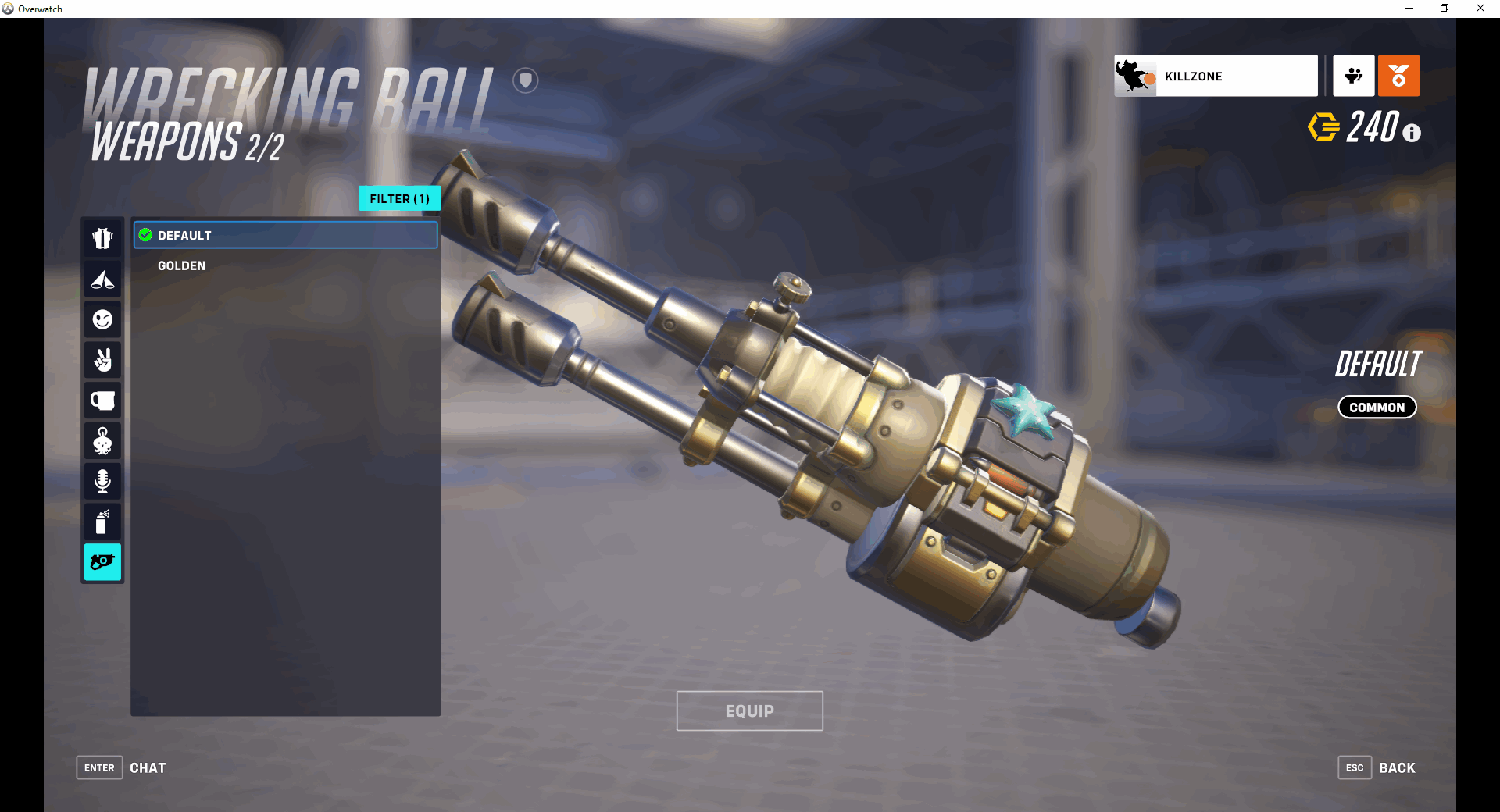Open the Emotes winking face icon

pyautogui.click(x=102, y=320)
